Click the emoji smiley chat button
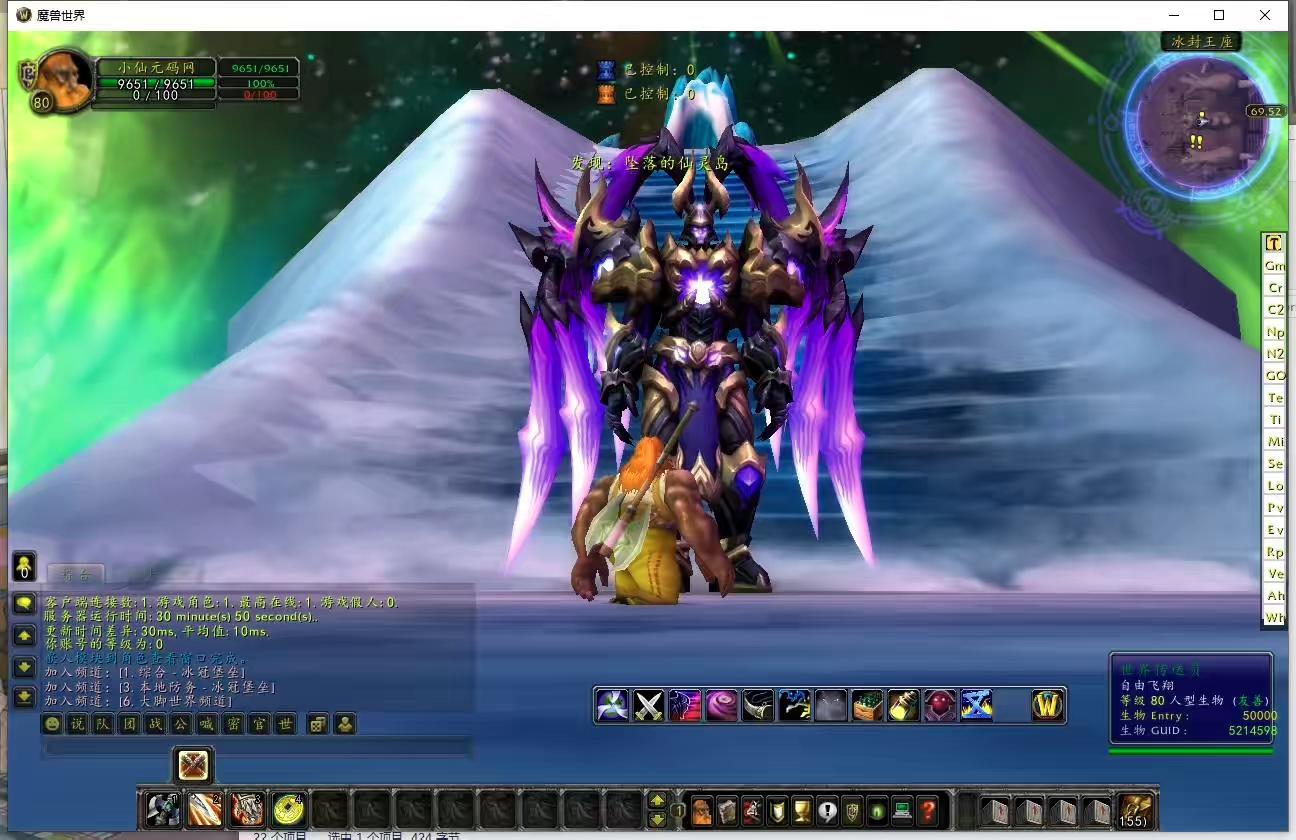The image size is (1296, 840). (x=51, y=724)
